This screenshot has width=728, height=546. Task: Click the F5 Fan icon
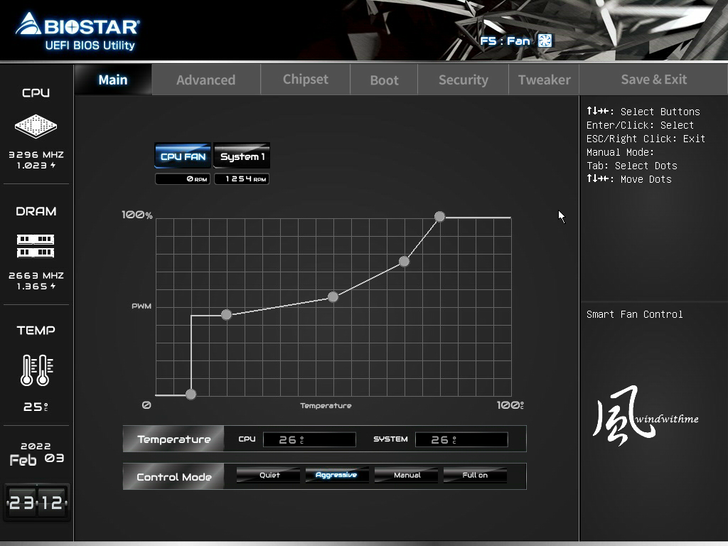click(545, 41)
